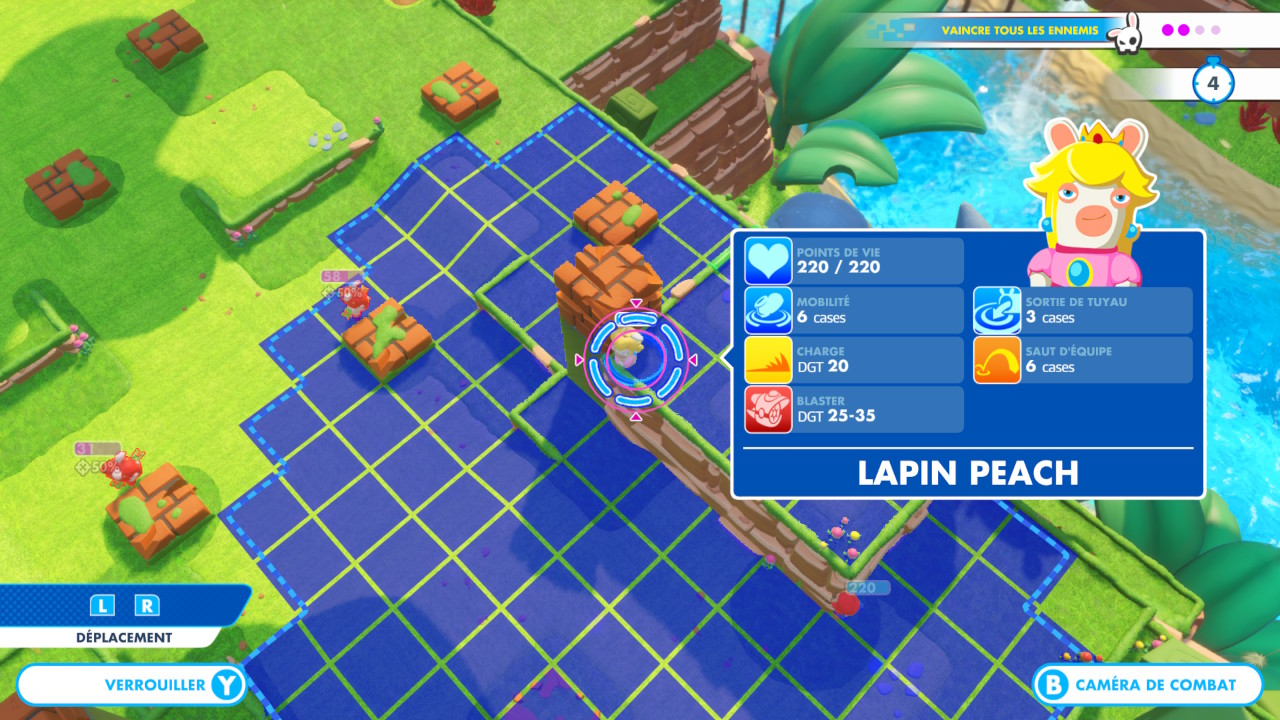Click the L shoulder button indicator
This screenshot has height=720, width=1280.
[x=104, y=605]
